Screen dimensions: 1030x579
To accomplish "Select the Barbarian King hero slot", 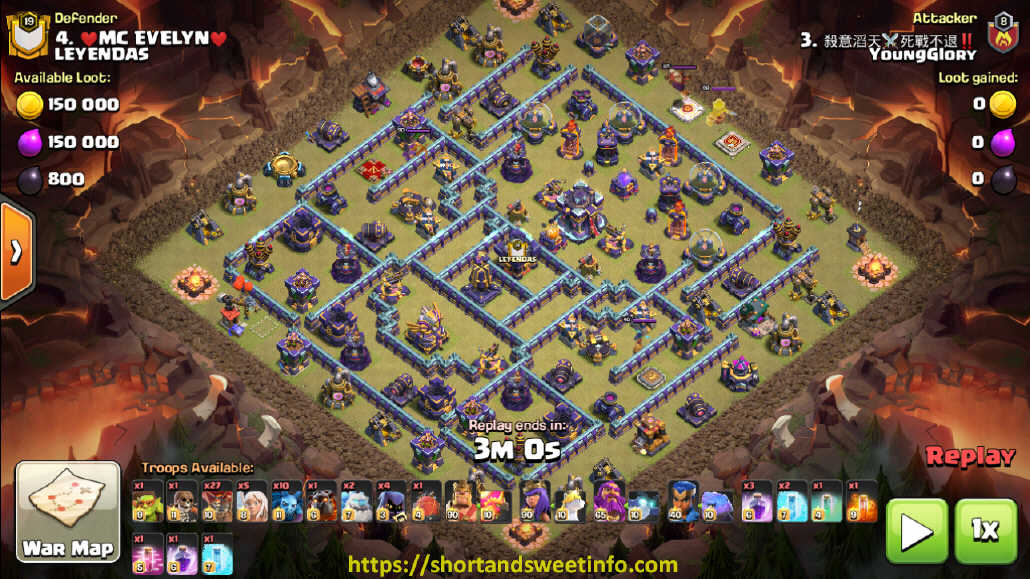I will (x=460, y=501).
